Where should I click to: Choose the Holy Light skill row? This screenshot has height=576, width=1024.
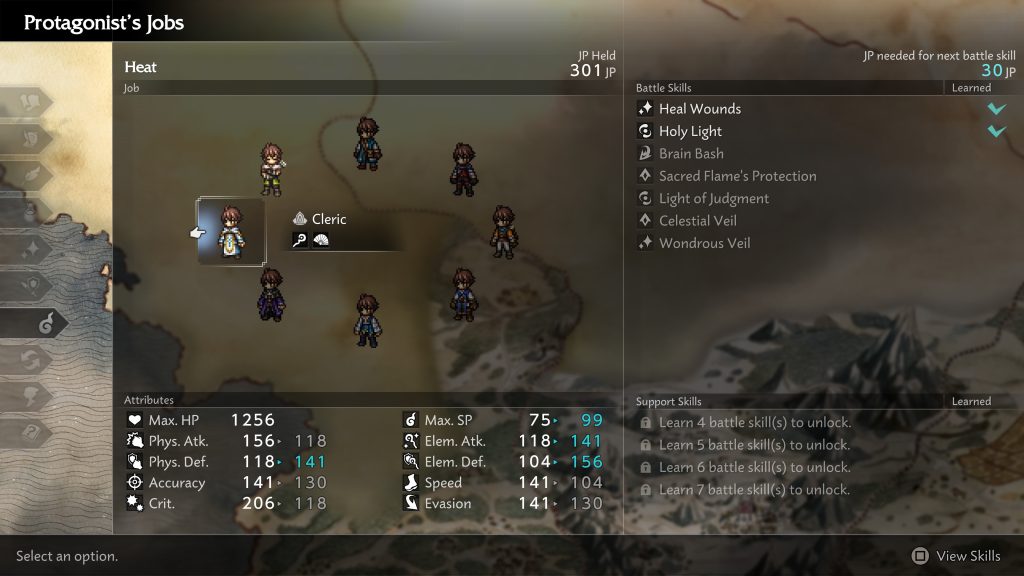pos(690,131)
